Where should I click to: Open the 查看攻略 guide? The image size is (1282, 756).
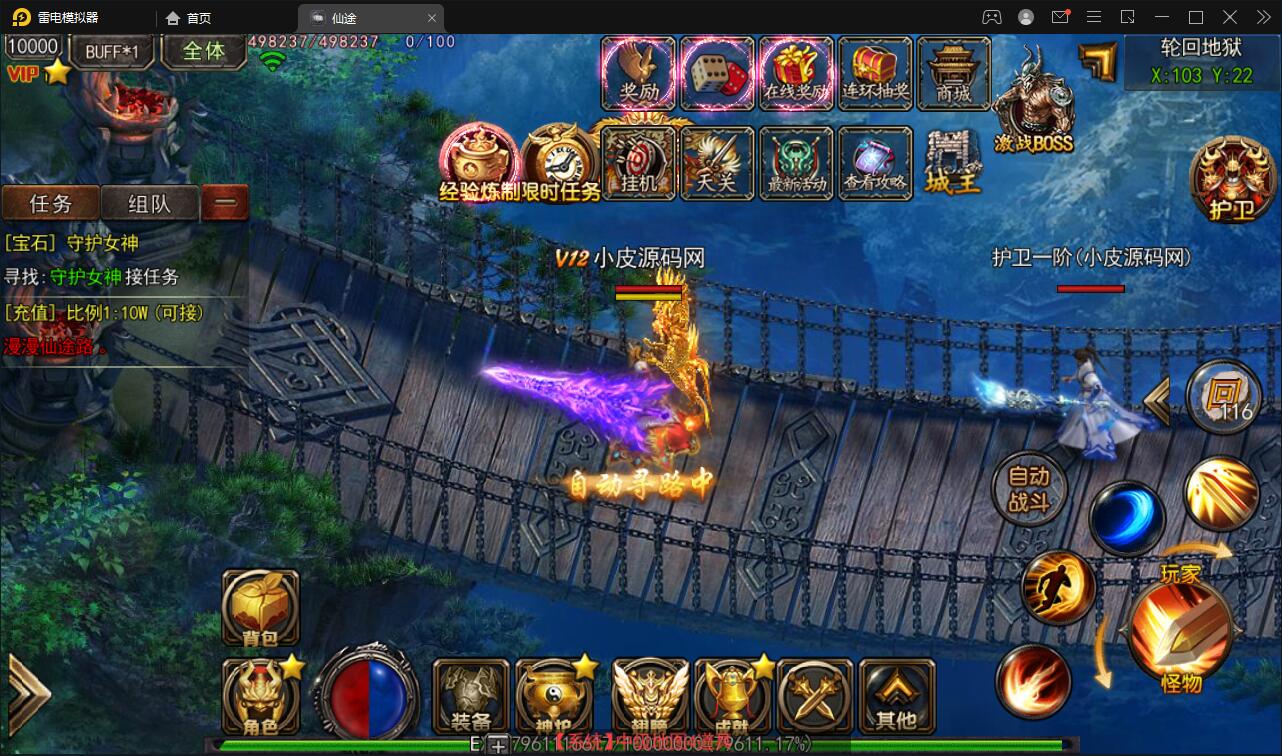tap(875, 162)
